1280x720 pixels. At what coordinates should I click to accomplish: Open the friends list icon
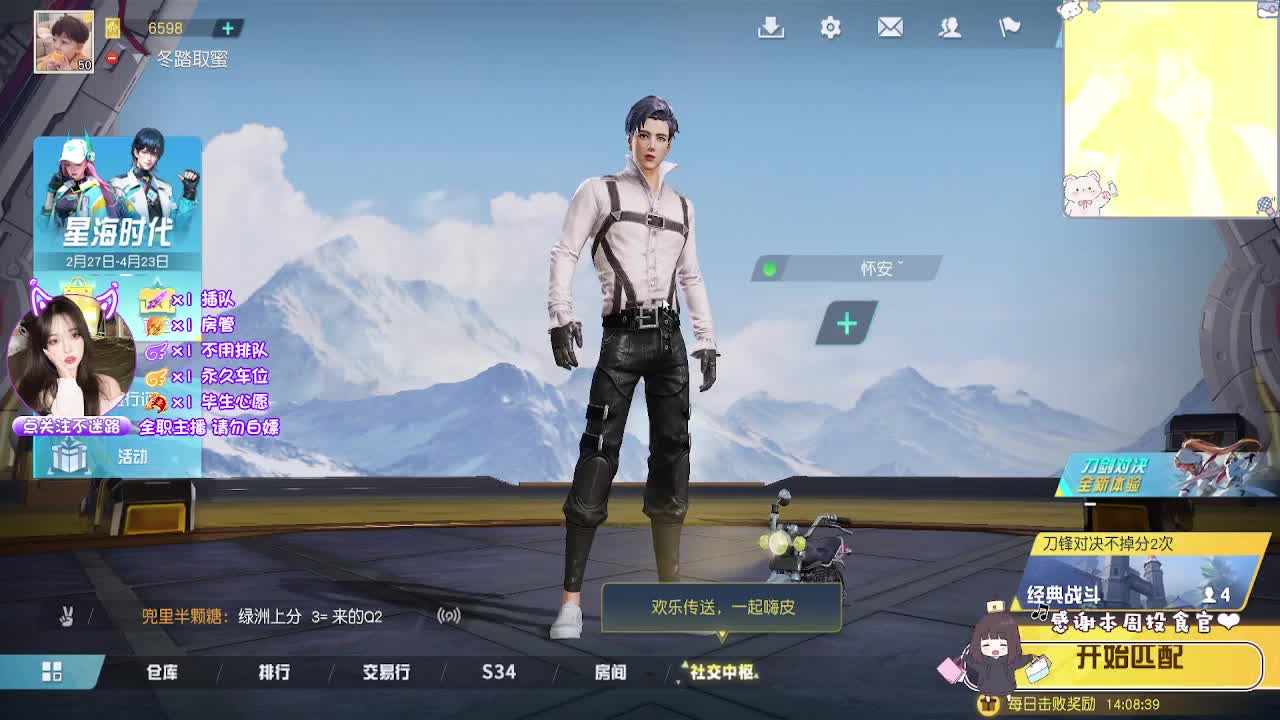pyautogui.click(x=950, y=29)
